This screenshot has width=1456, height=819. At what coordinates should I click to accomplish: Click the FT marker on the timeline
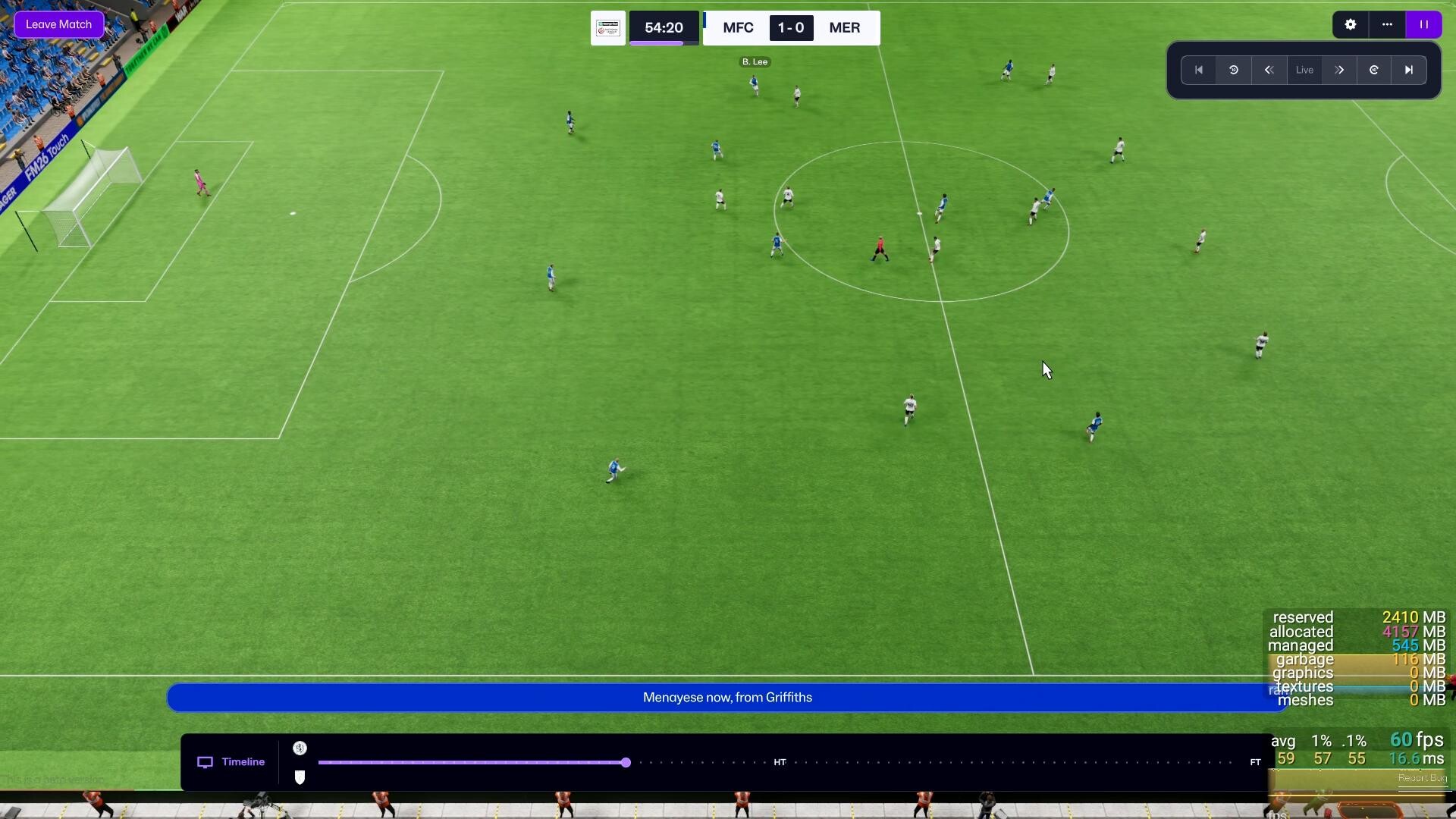pyautogui.click(x=1255, y=762)
